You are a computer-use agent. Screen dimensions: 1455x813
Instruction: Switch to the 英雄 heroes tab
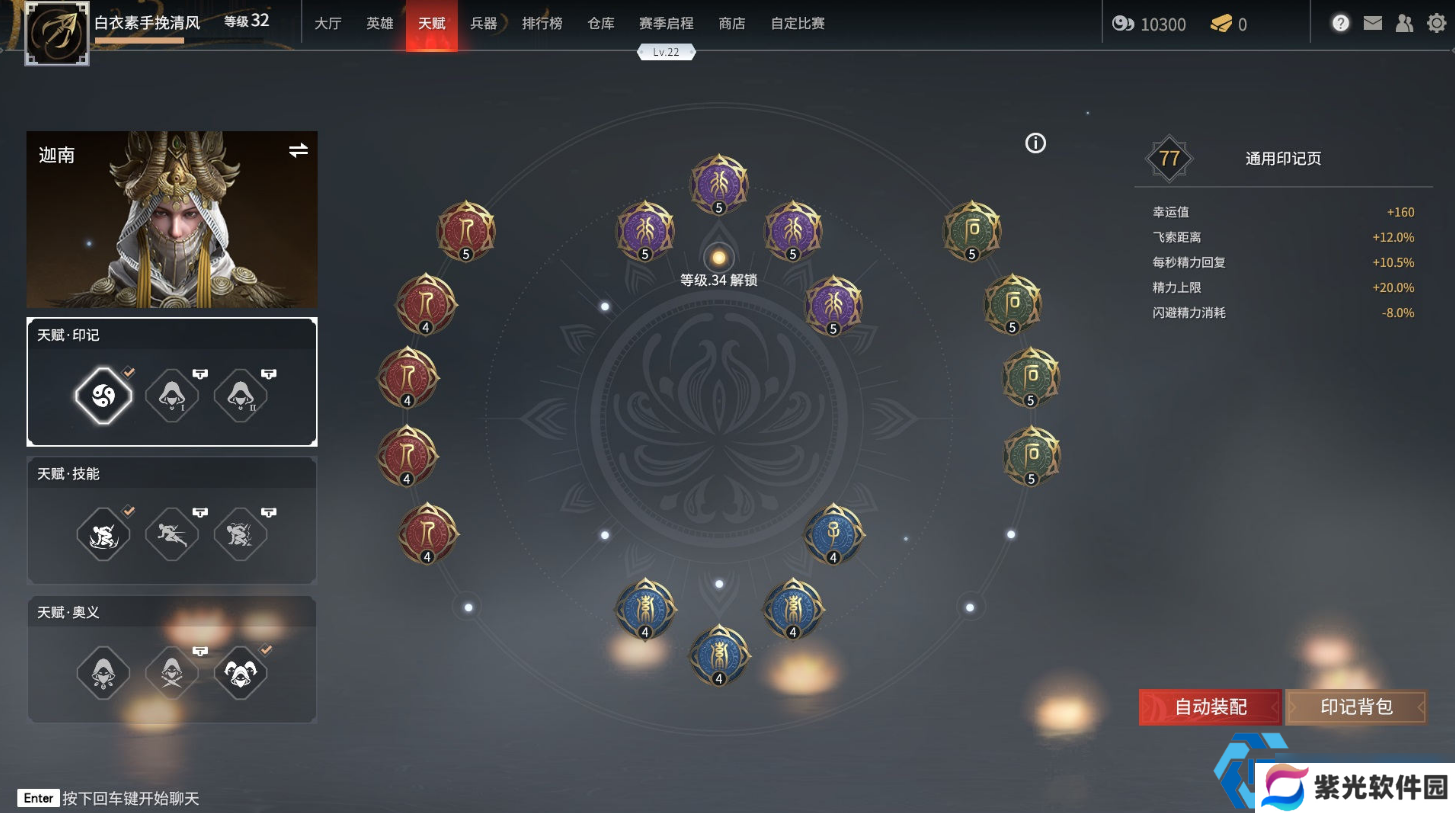pos(380,23)
